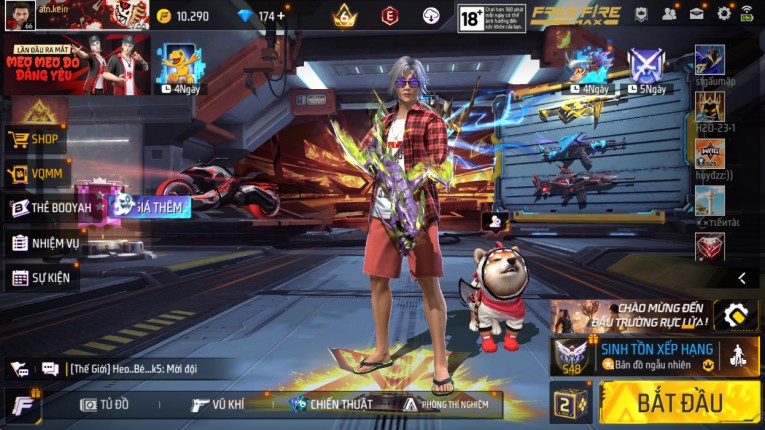The image size is (765, 430).
Task: Open THẺ BOOYAH pass
Action: (x=52, y=208)
